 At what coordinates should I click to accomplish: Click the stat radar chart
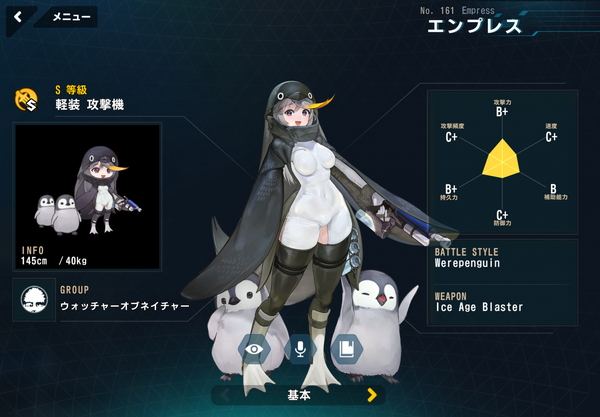pos(501,160)
